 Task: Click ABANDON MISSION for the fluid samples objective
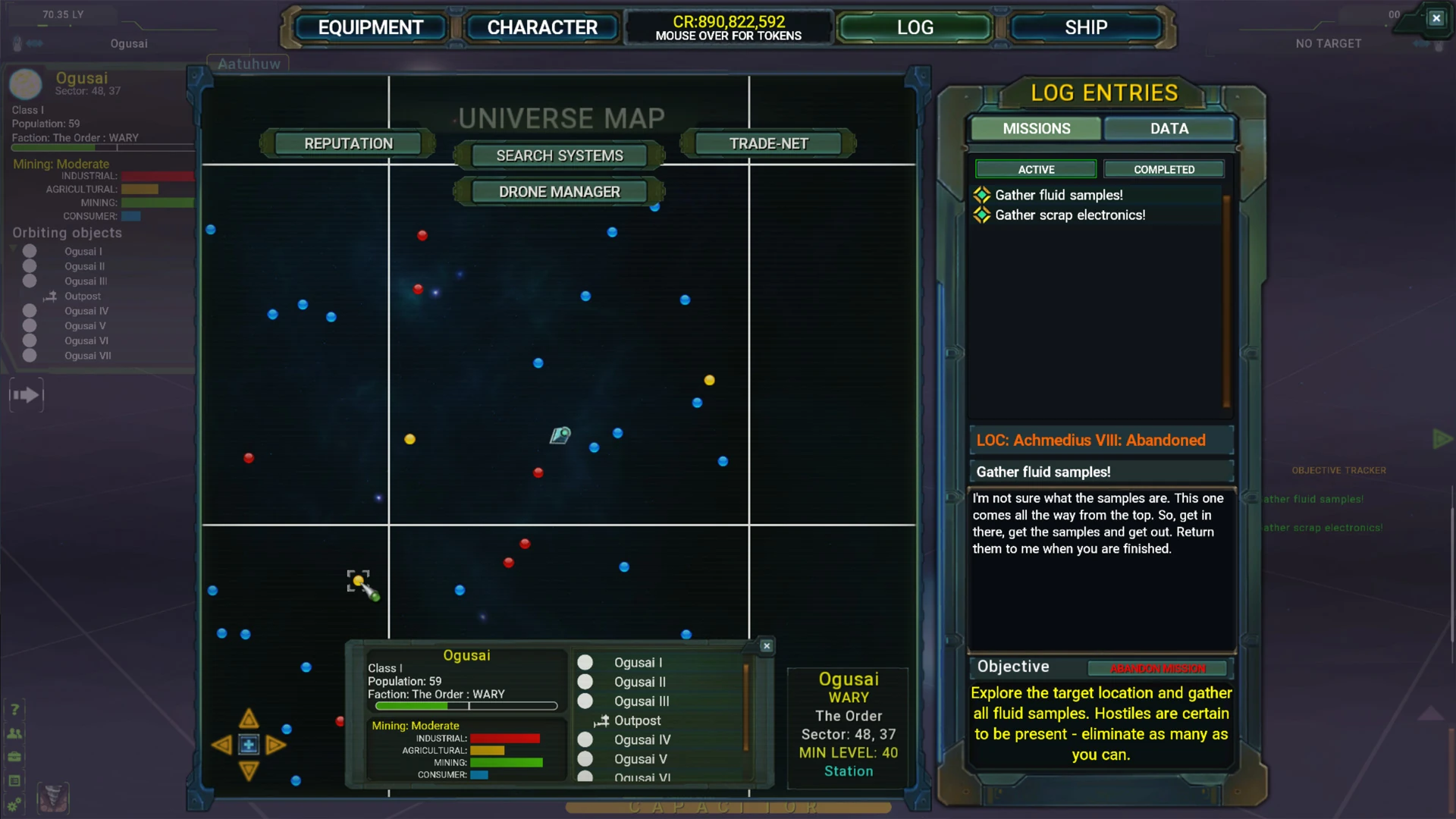click(x=1156, y=669)
